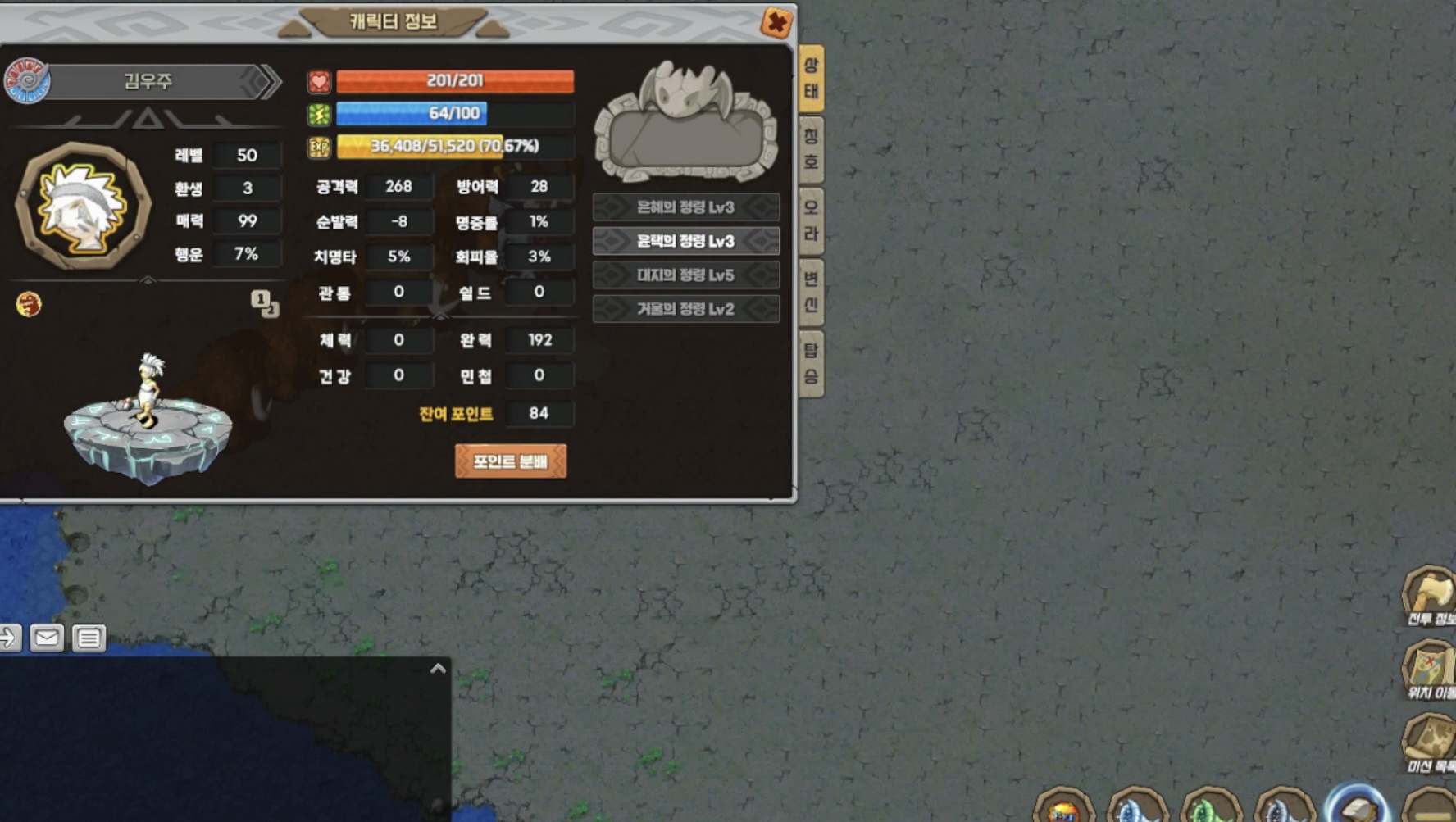The width and height of the screenshot is (1456, 822).
Task: Open the 미션 목록 scroll icon
Action: [1430, 740]
